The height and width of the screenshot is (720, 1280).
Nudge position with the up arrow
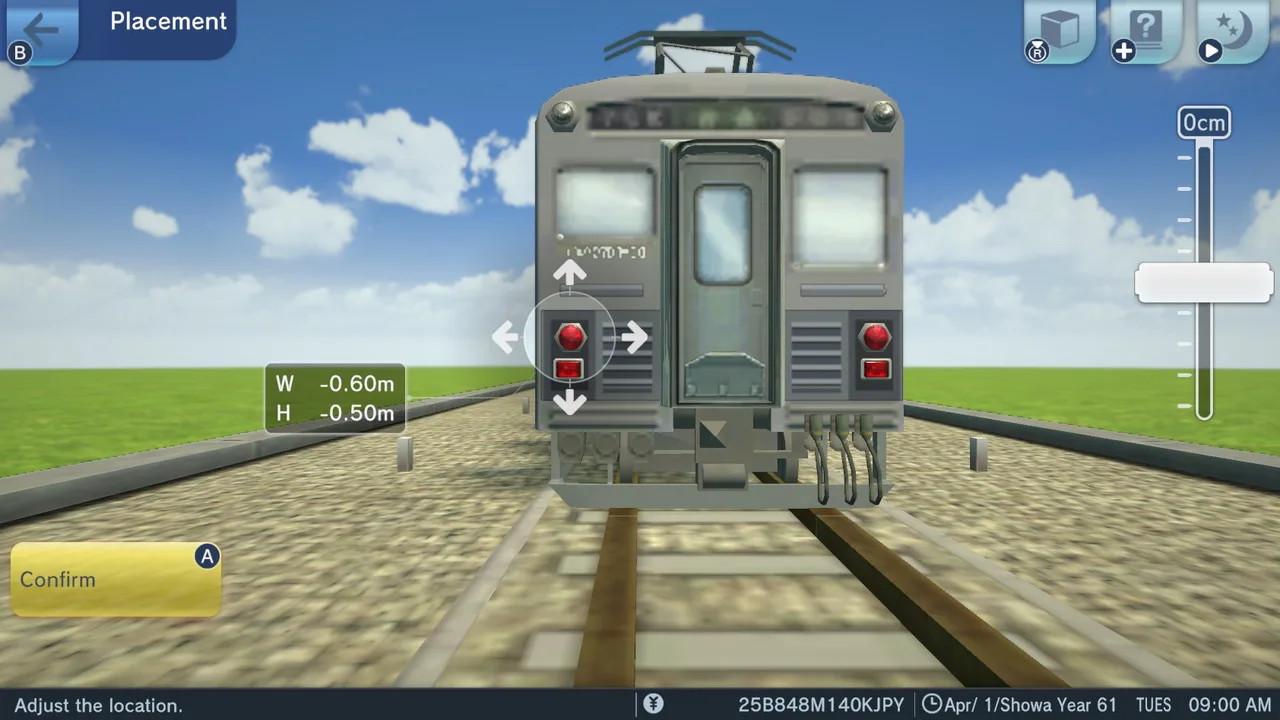[570, 271]
